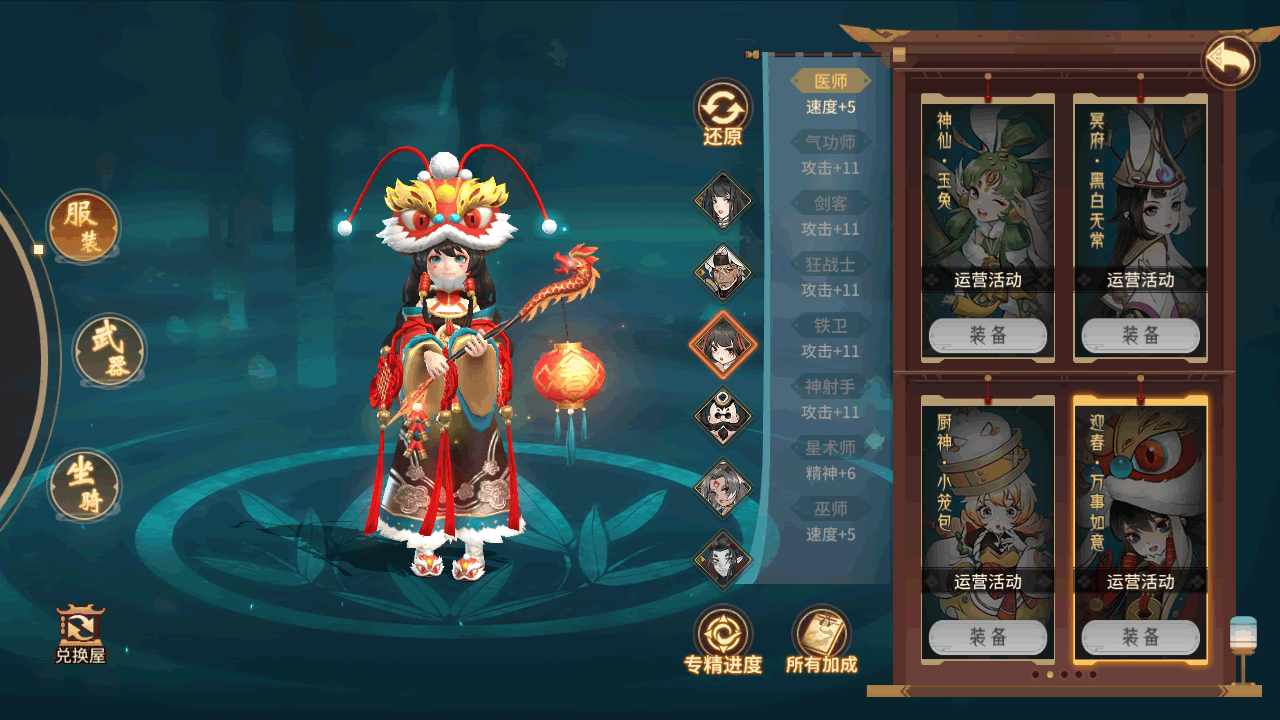The image size is (1280, 720).
Task: Show 所有加成 all bonuses
Action: coord(821,640)
